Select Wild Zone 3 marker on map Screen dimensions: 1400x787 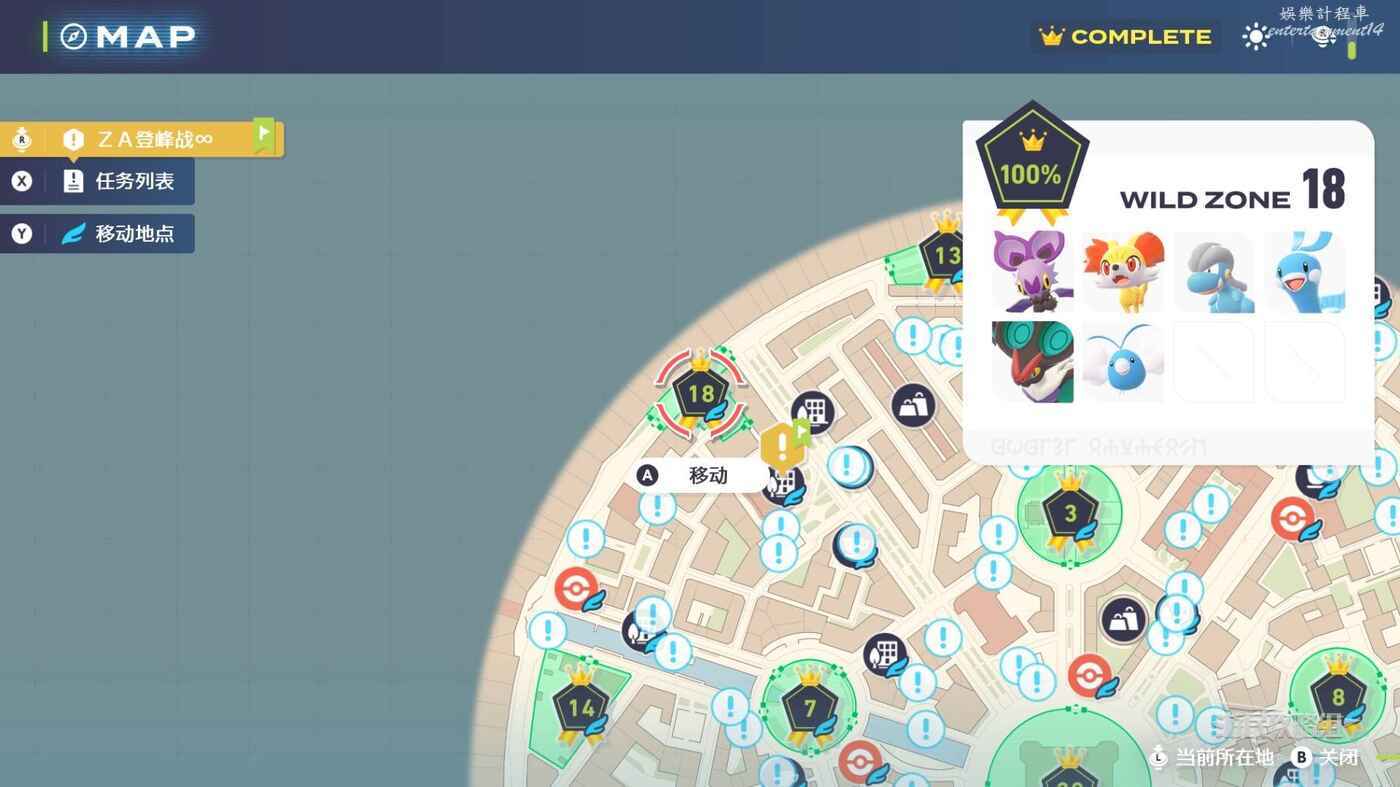tap(1070, 514)
